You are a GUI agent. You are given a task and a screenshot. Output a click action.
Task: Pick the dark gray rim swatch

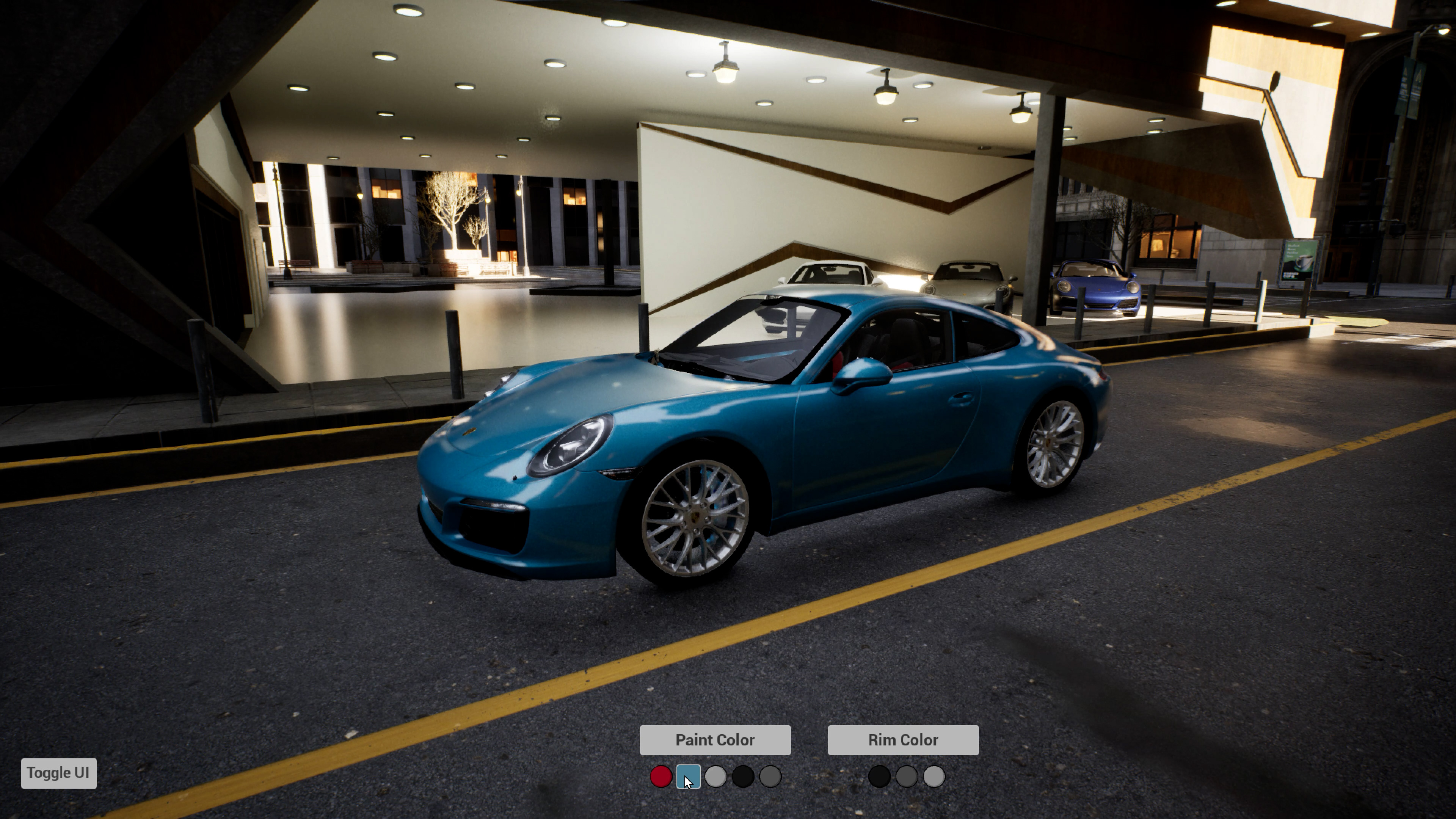point(907,777)
